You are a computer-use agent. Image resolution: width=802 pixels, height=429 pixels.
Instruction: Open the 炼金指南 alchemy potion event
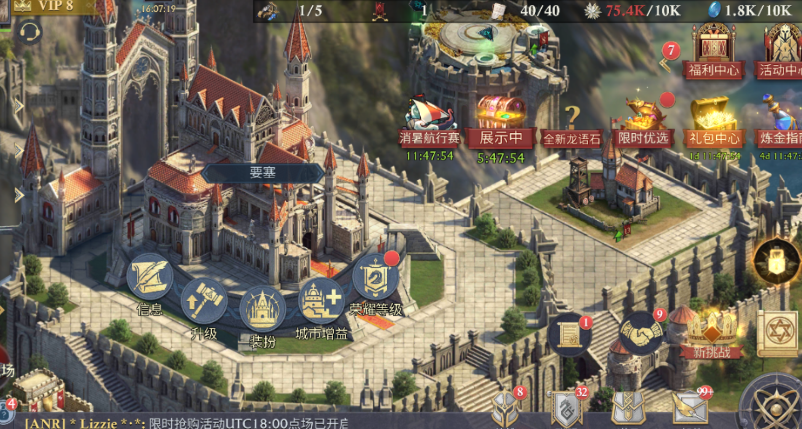(x=779, y=118)
